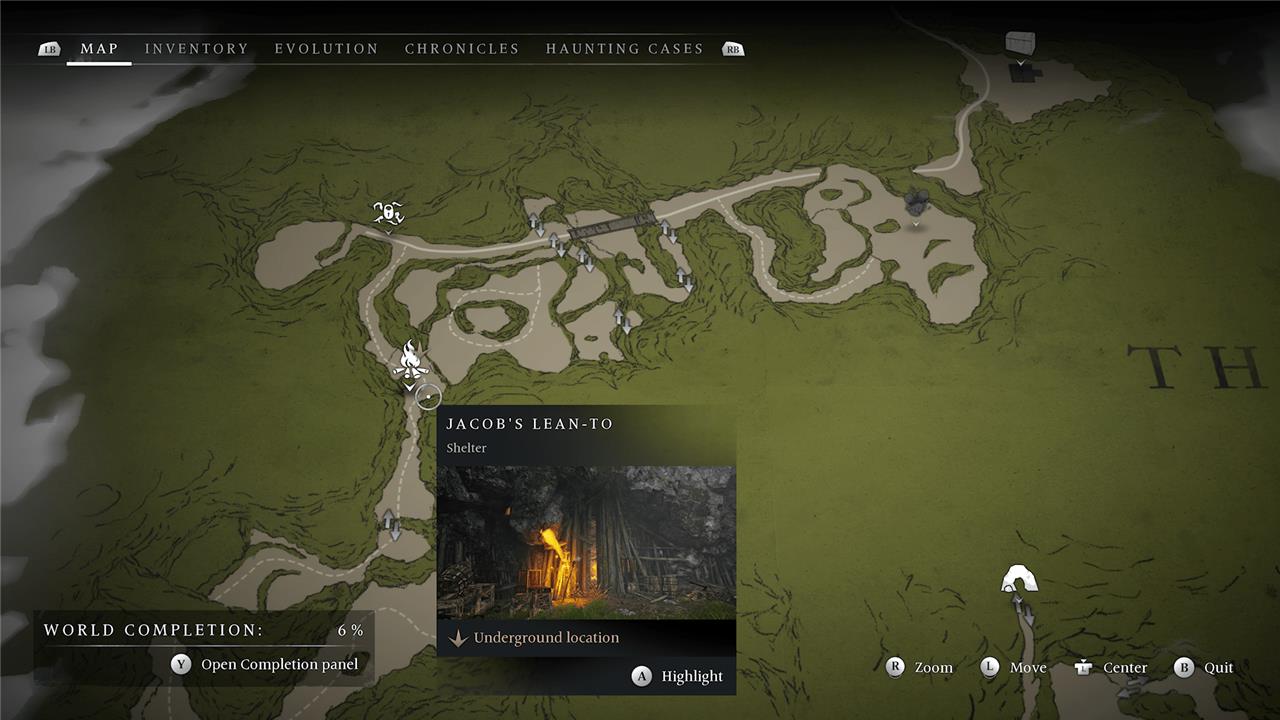Select the dark smoke cloud map marker
The height and width of the screenshot is (720, 1280).
tap(916, 203)
